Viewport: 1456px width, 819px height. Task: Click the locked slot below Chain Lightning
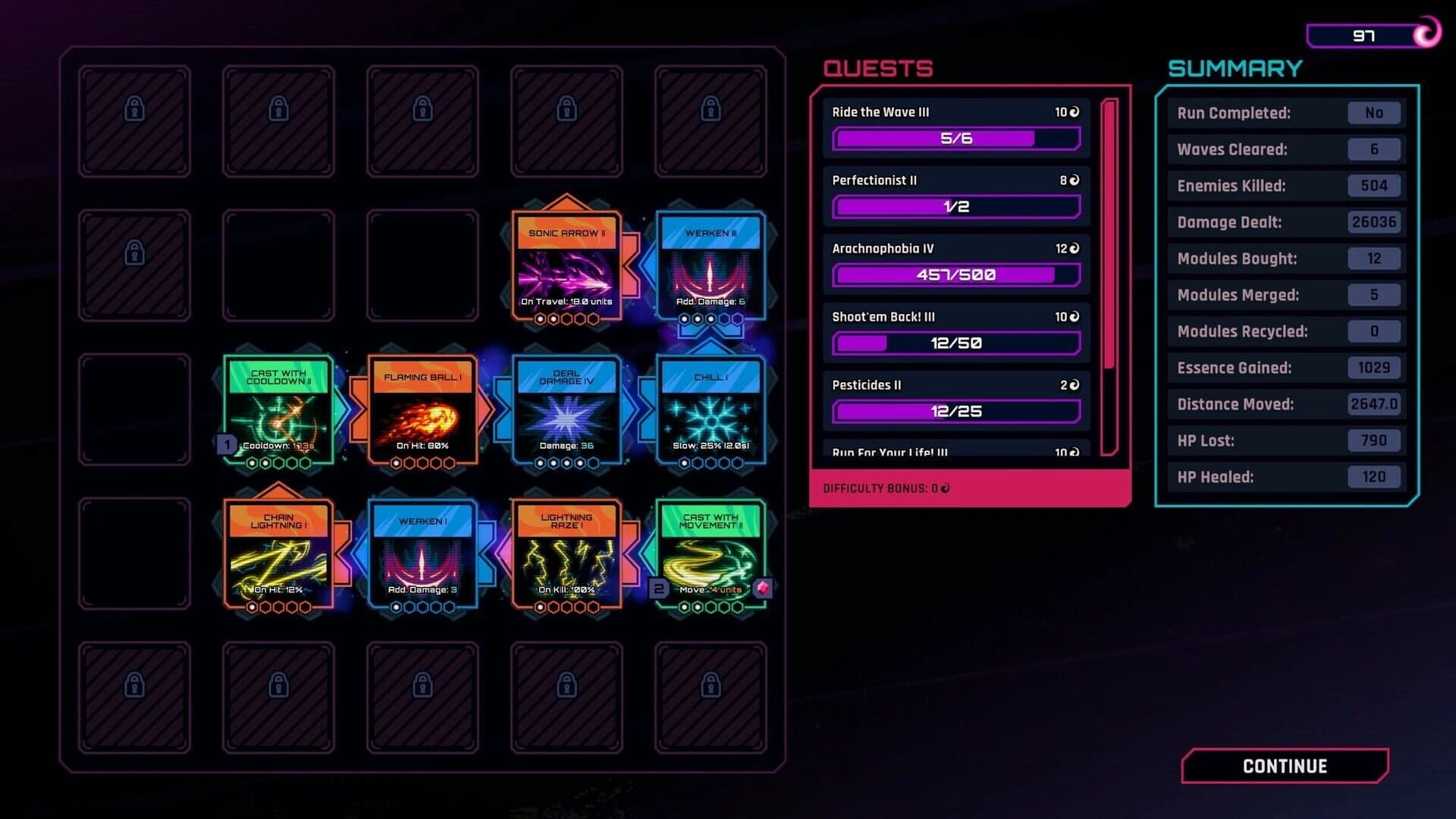coord(278,698)
